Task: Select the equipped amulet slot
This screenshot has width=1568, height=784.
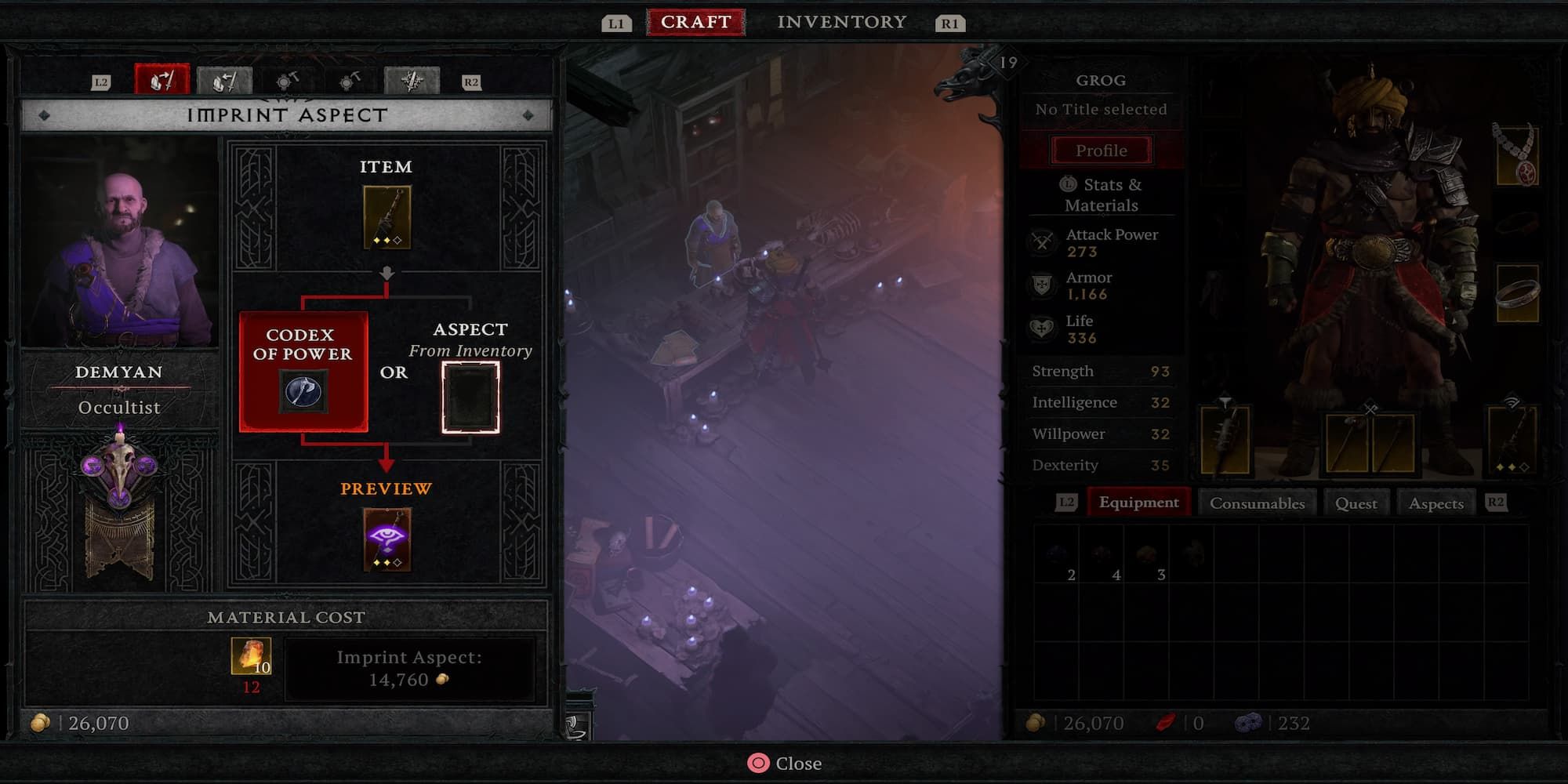Action: tap(1515, 155)
